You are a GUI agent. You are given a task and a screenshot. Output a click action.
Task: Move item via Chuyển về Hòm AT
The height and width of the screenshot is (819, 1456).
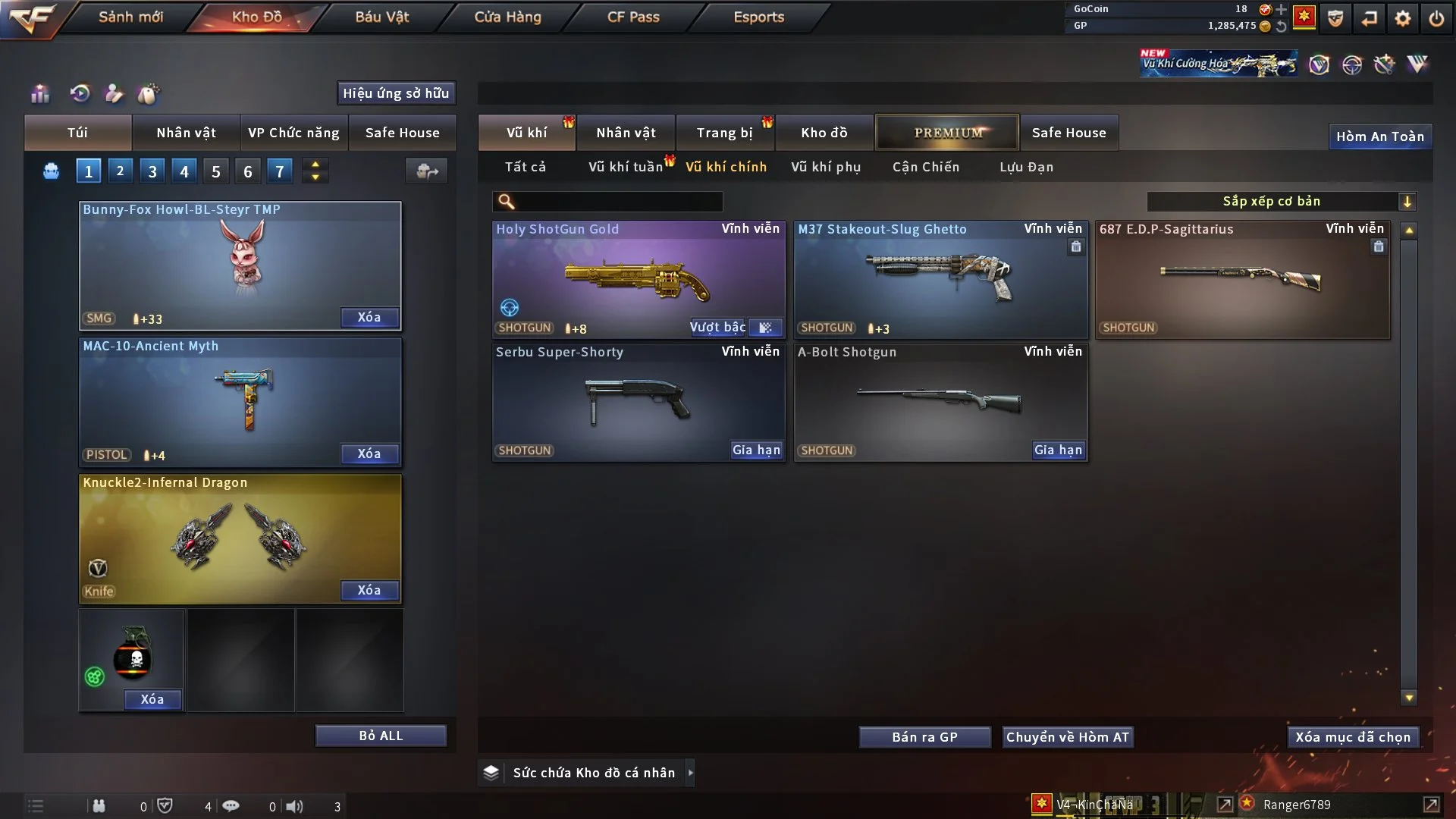(x=1068, y=737)
